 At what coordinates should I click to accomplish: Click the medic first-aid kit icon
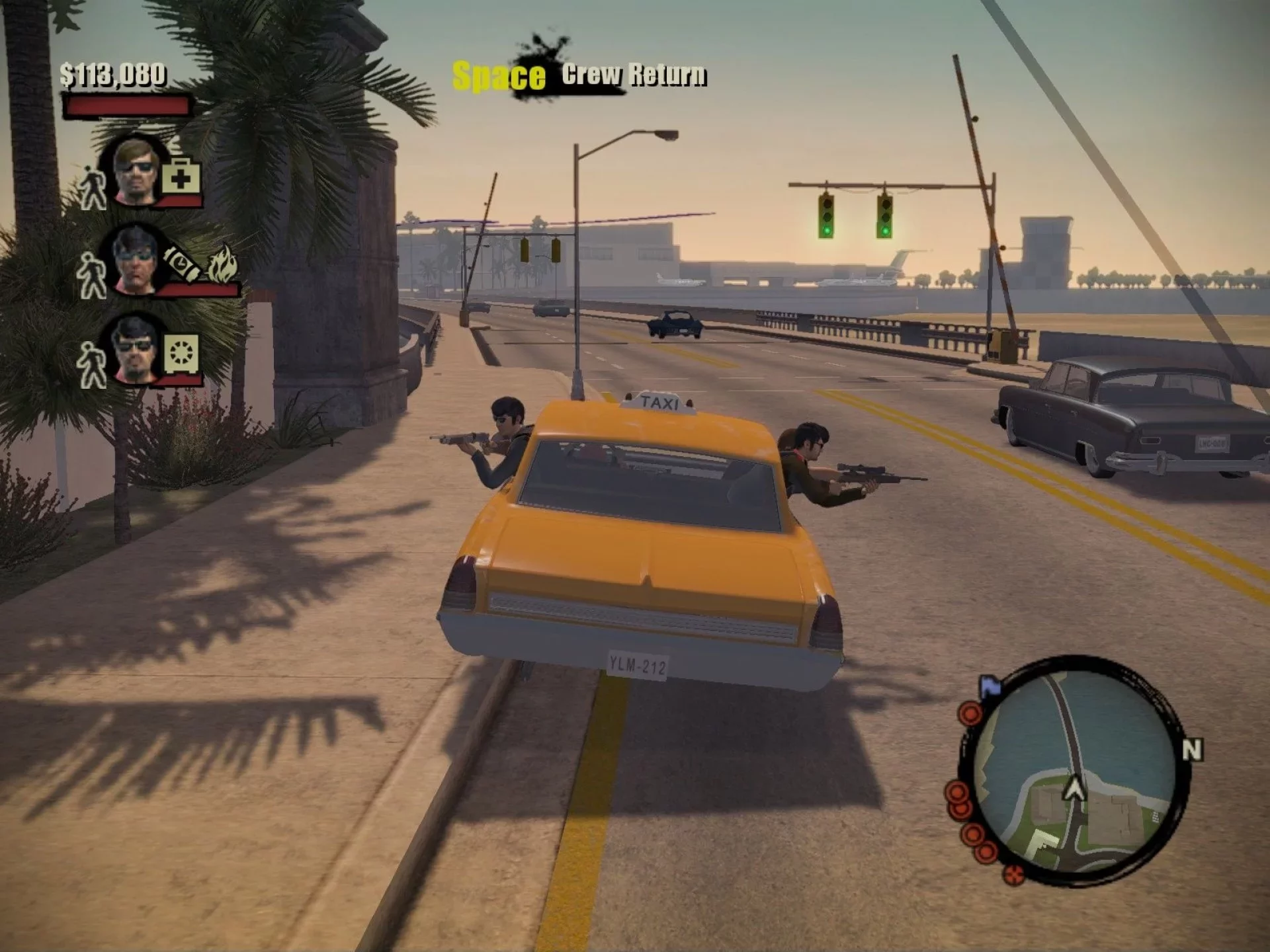point(181,177)
